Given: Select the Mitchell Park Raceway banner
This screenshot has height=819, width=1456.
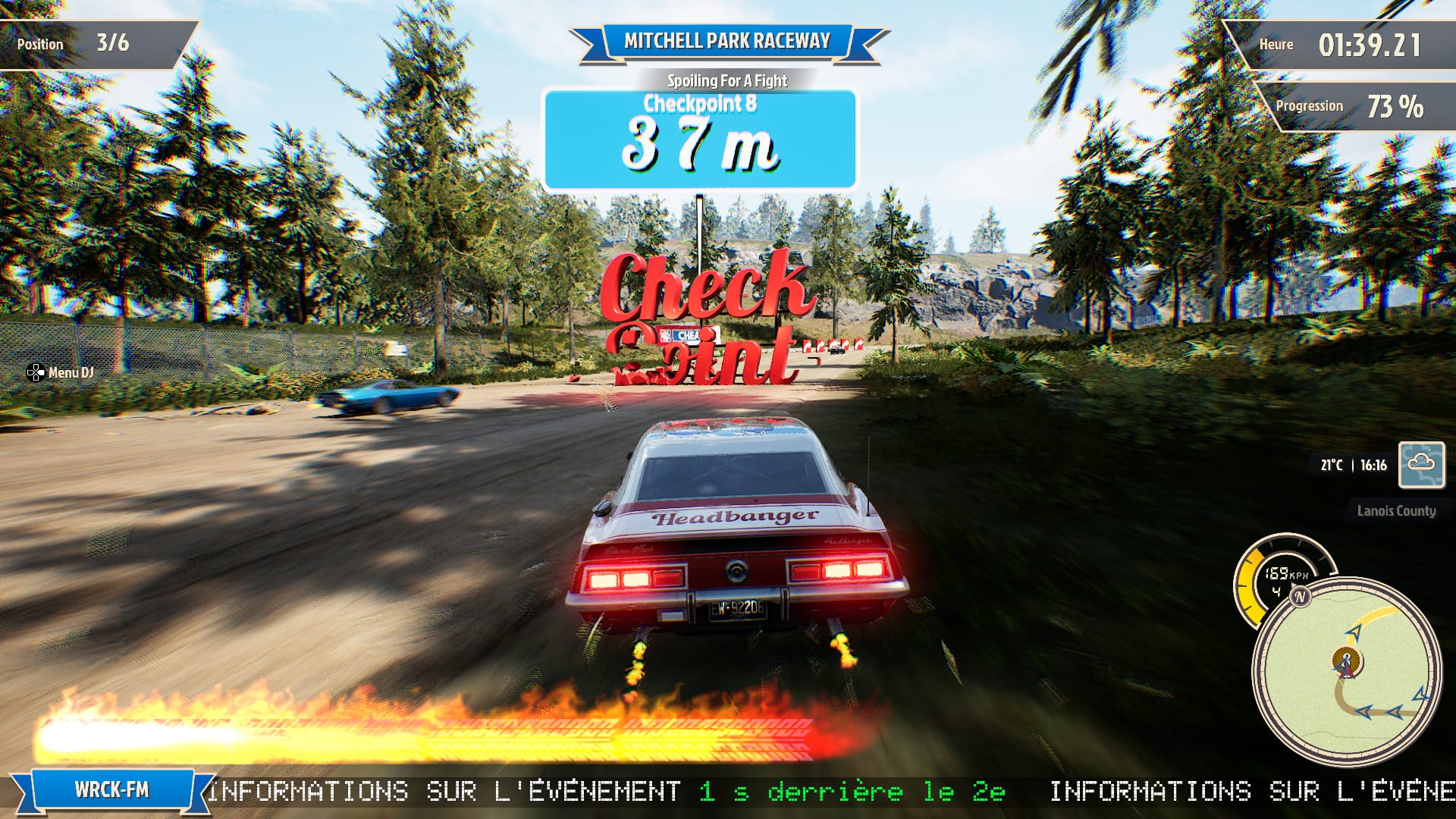Looking at the screenshot, I should pos(726,42).
